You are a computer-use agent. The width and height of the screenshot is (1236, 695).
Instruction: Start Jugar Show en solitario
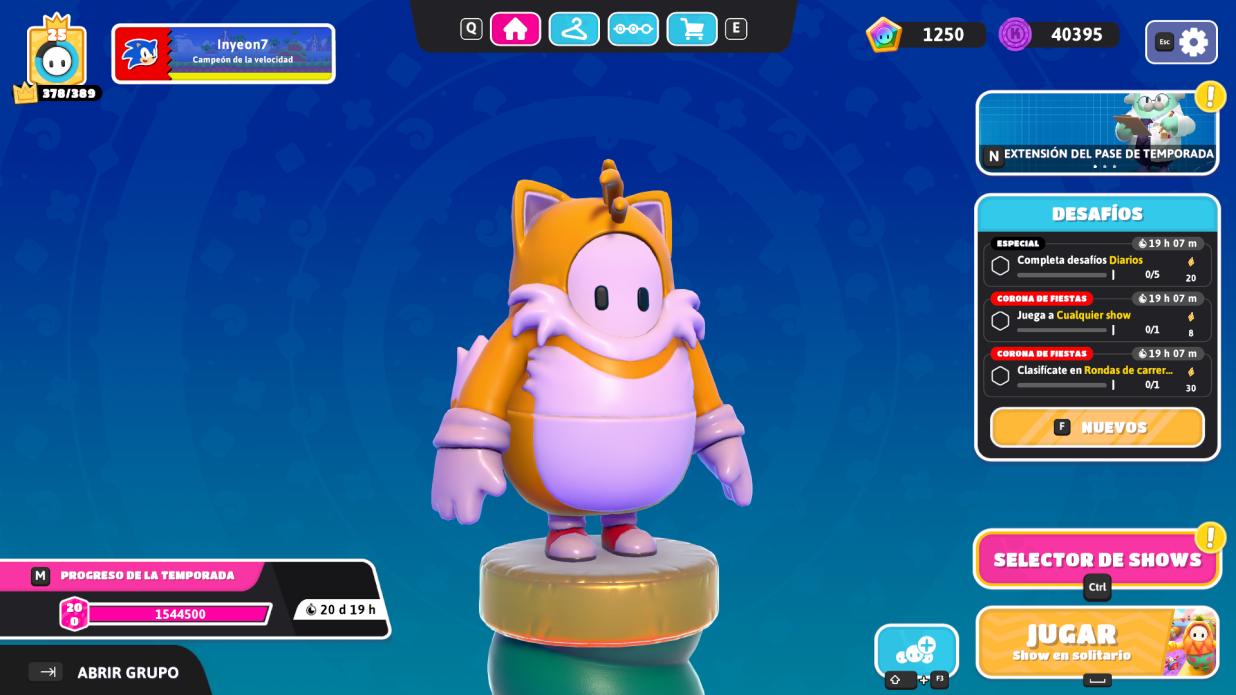[1097, 642]
